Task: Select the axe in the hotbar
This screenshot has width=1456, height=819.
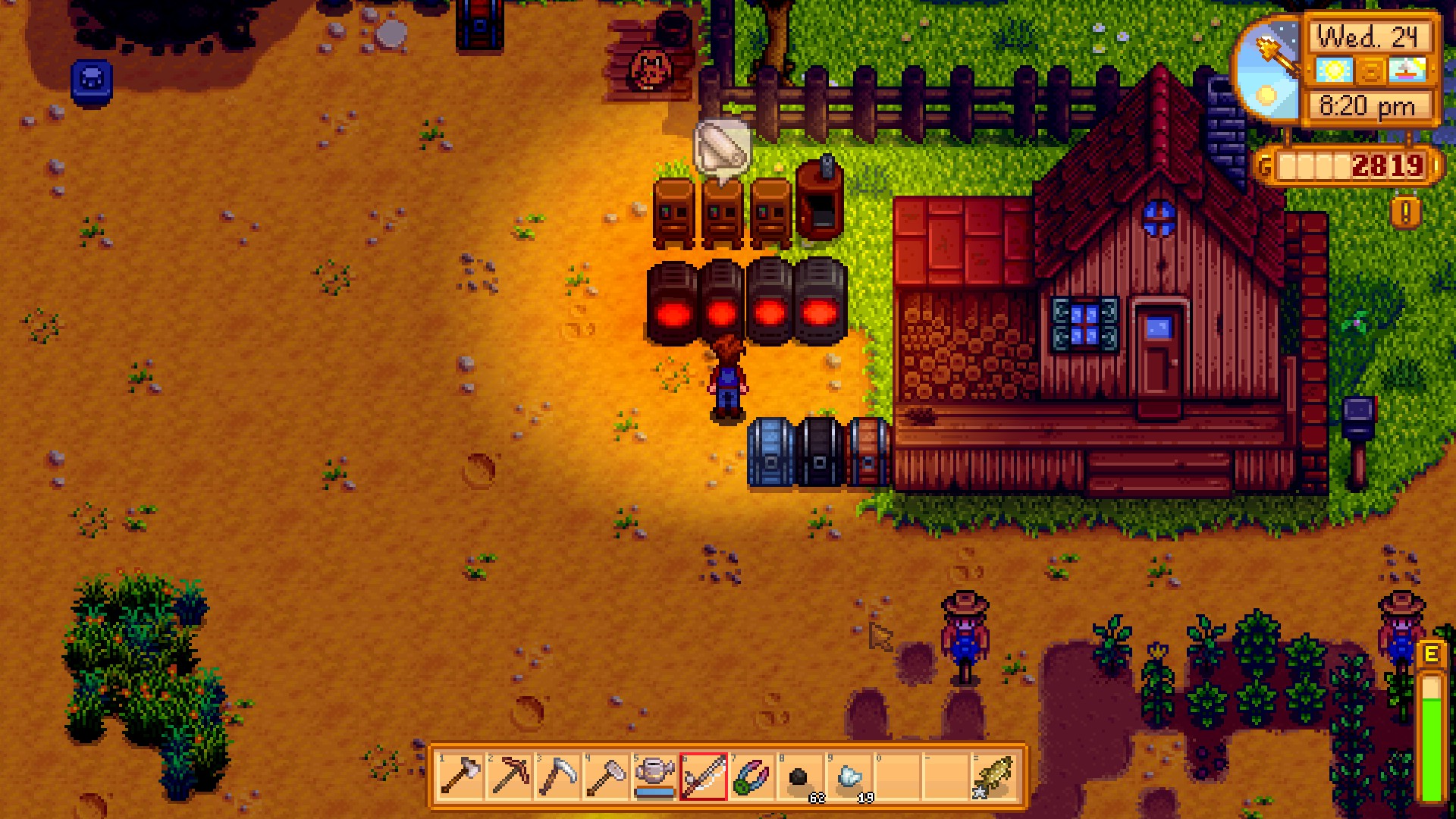Action: 460,777
